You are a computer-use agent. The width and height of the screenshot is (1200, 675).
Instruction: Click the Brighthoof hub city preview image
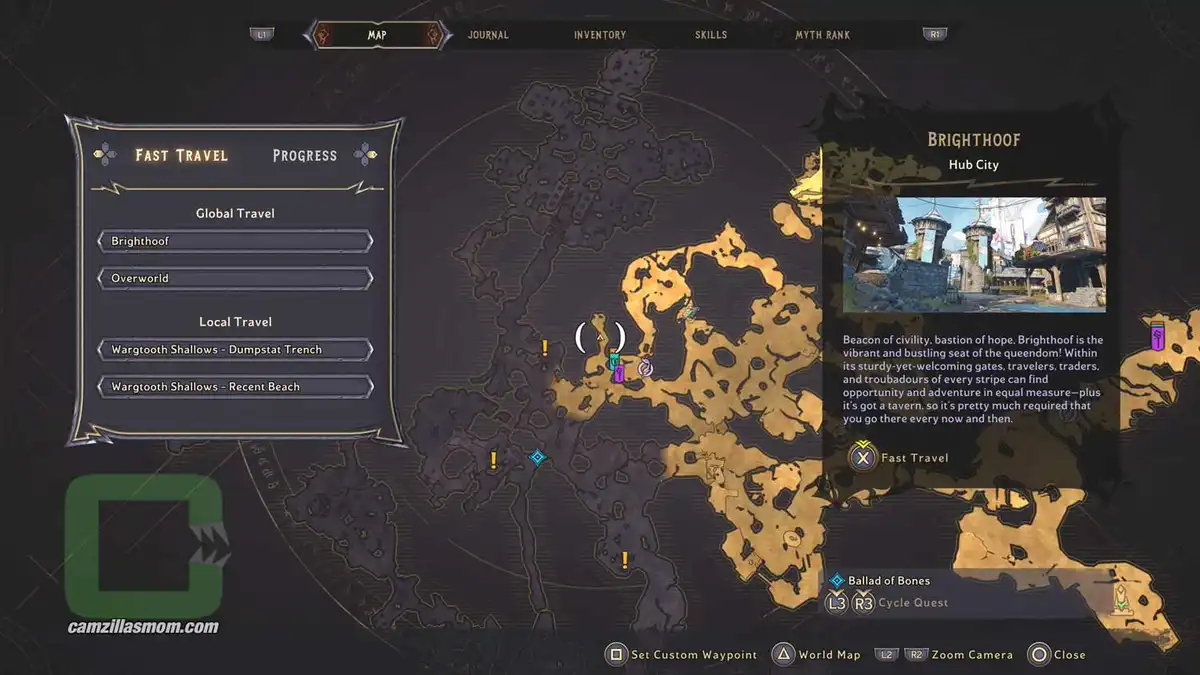coord(974,255)
